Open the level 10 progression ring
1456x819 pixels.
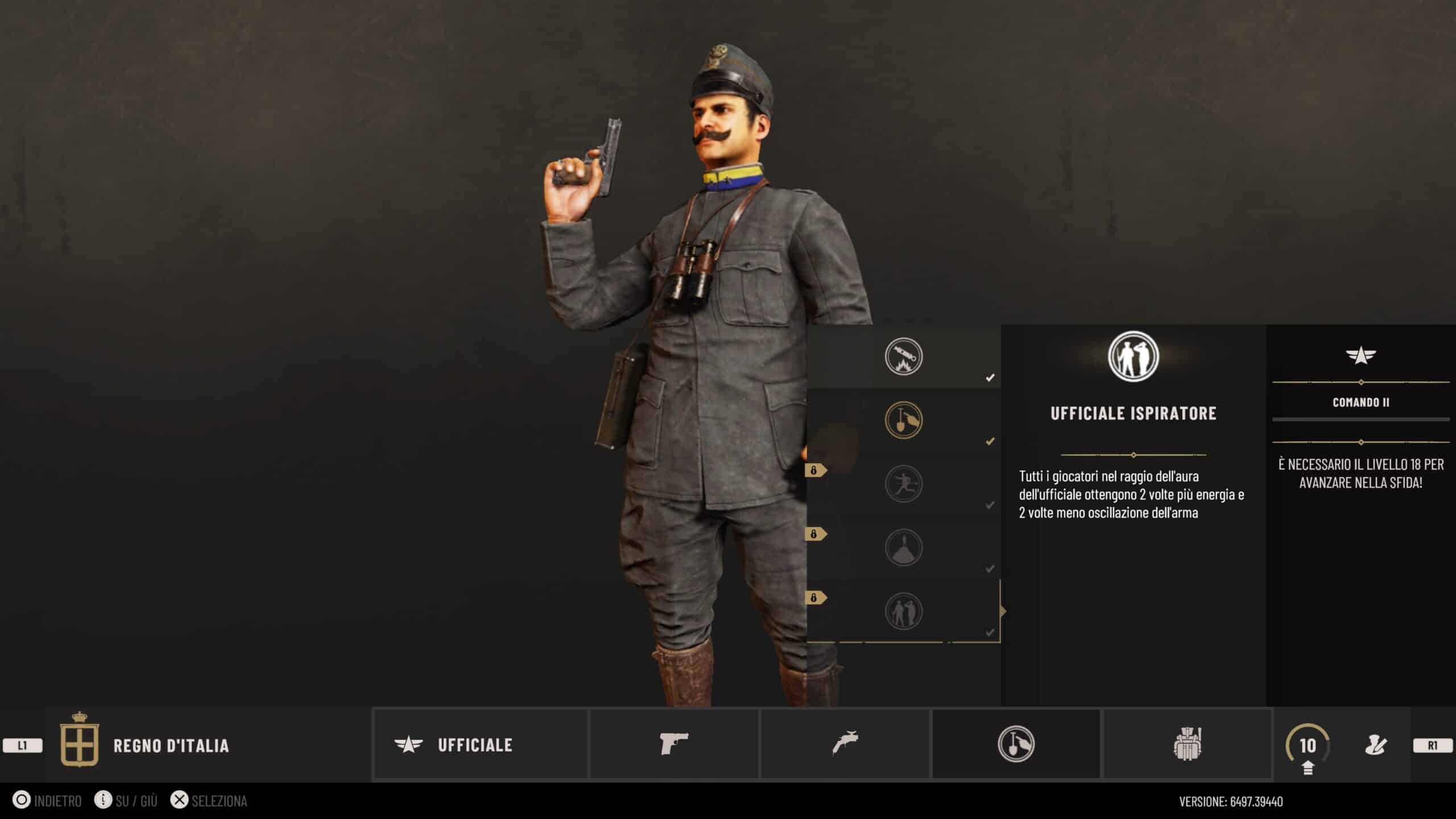1308,745
